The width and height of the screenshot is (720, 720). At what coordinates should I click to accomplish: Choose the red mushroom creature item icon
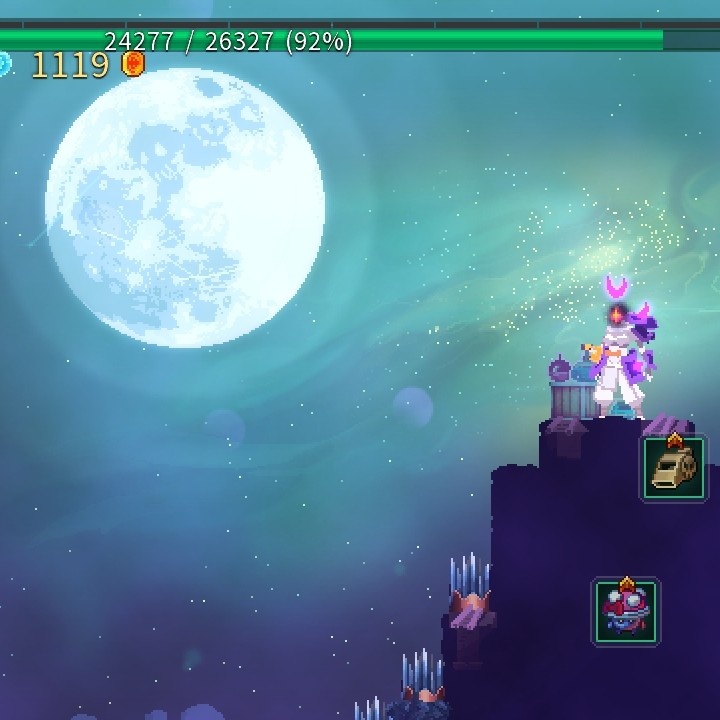coord(626,610)
